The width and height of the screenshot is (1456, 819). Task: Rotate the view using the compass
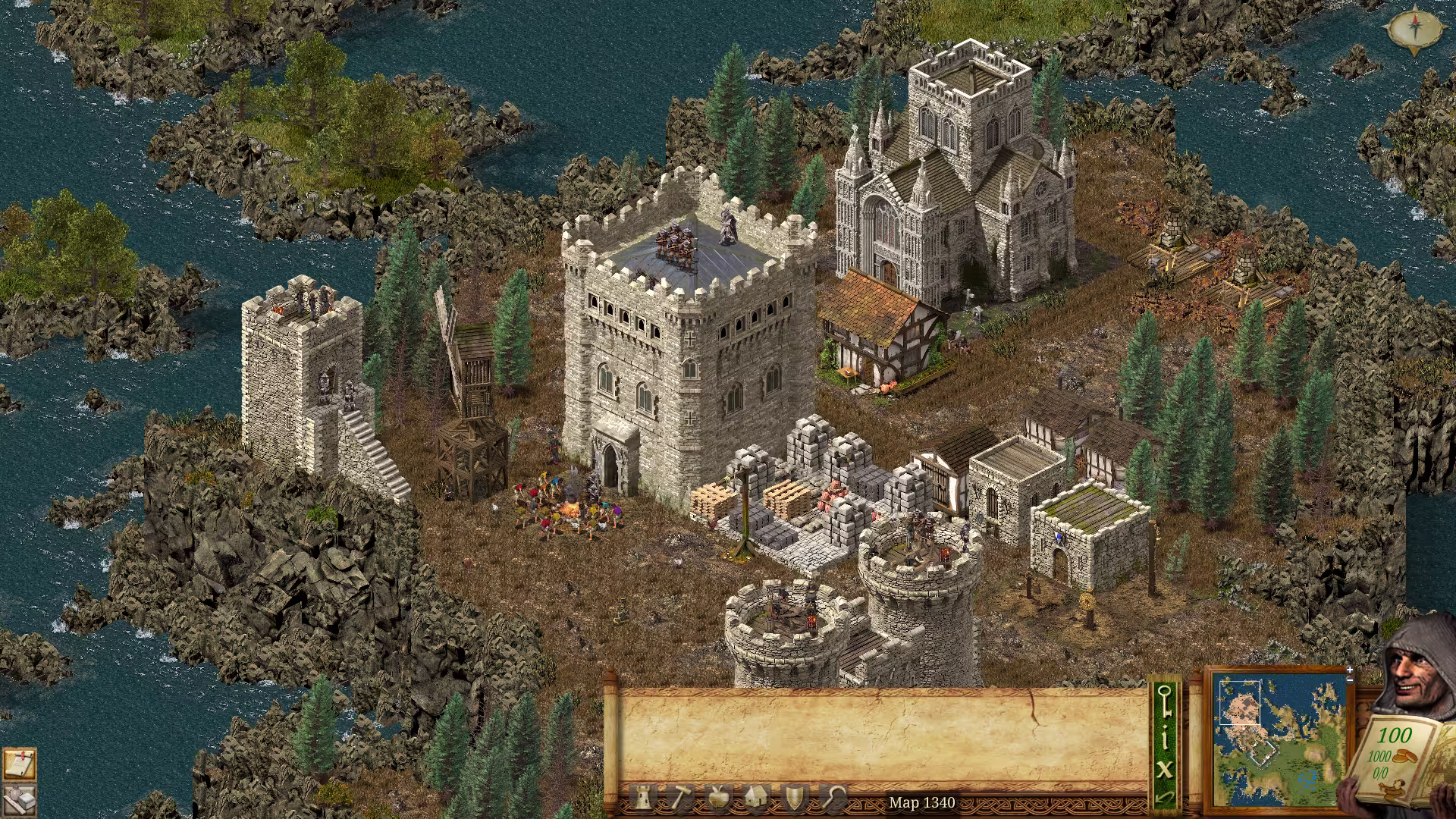1414,30
